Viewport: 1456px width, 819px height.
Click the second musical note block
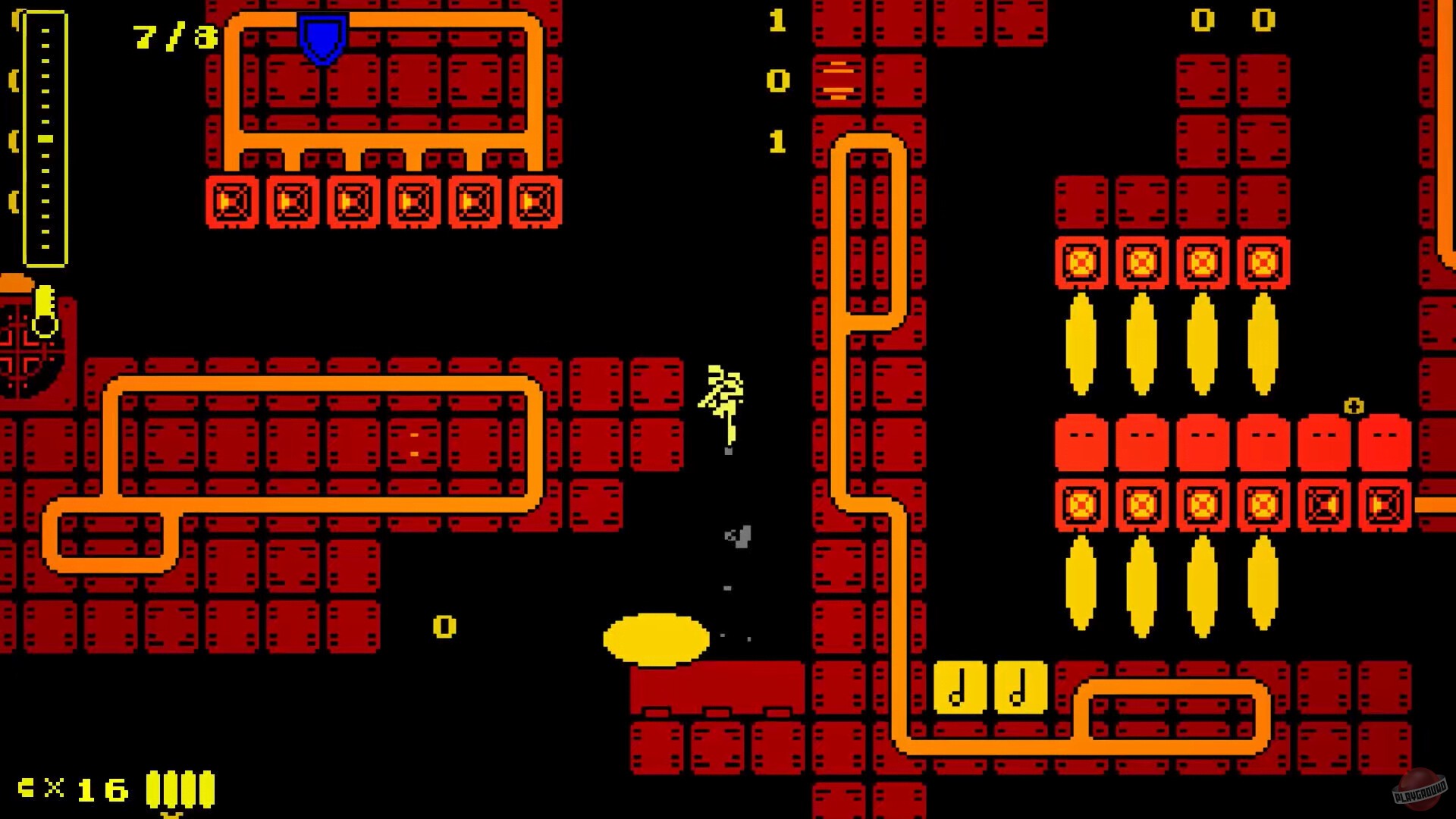(x=1021, y=689)
